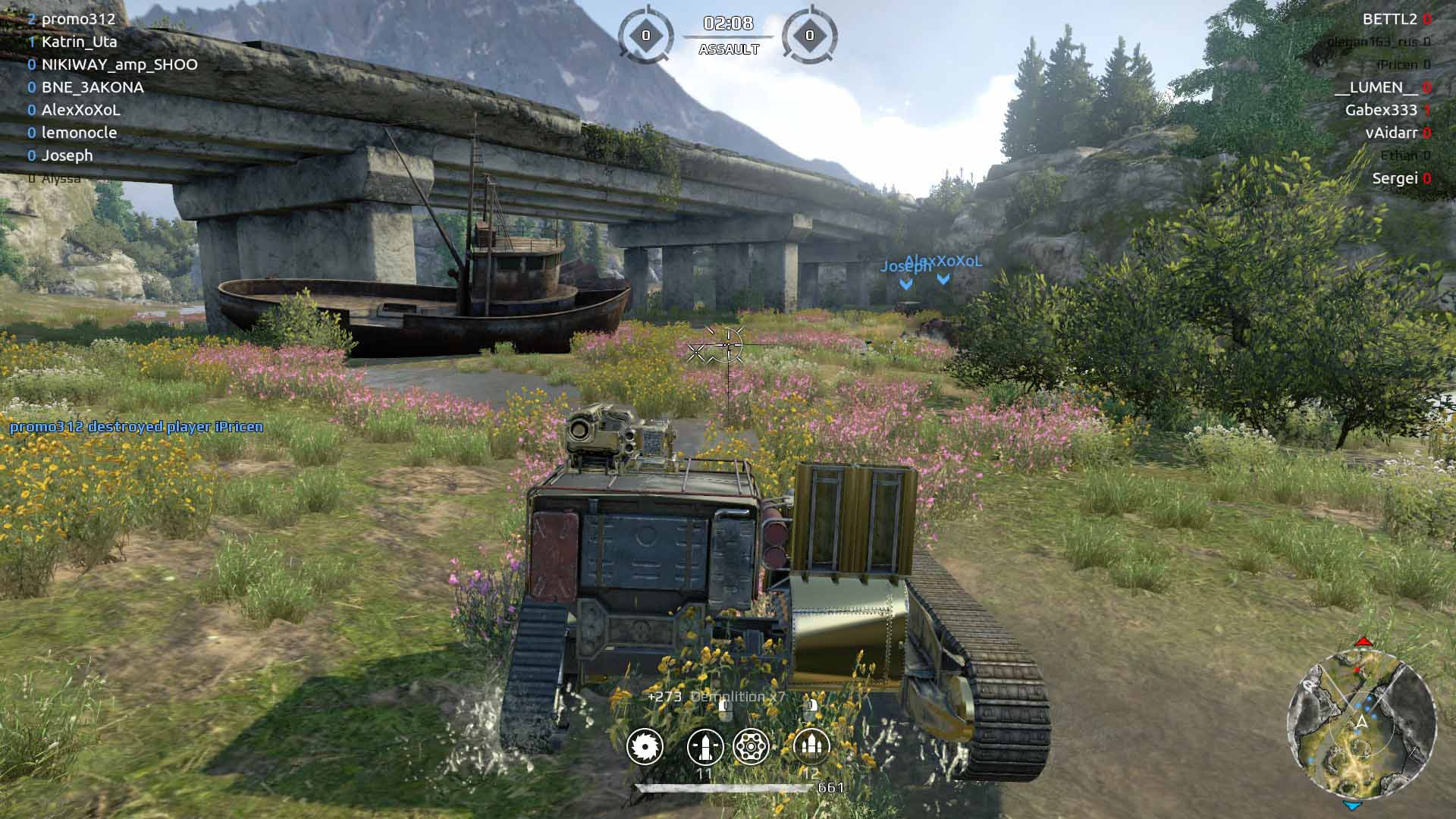1456x819 pixels.
Task: Click the left team base capture indicator
Action: (645, 36)
